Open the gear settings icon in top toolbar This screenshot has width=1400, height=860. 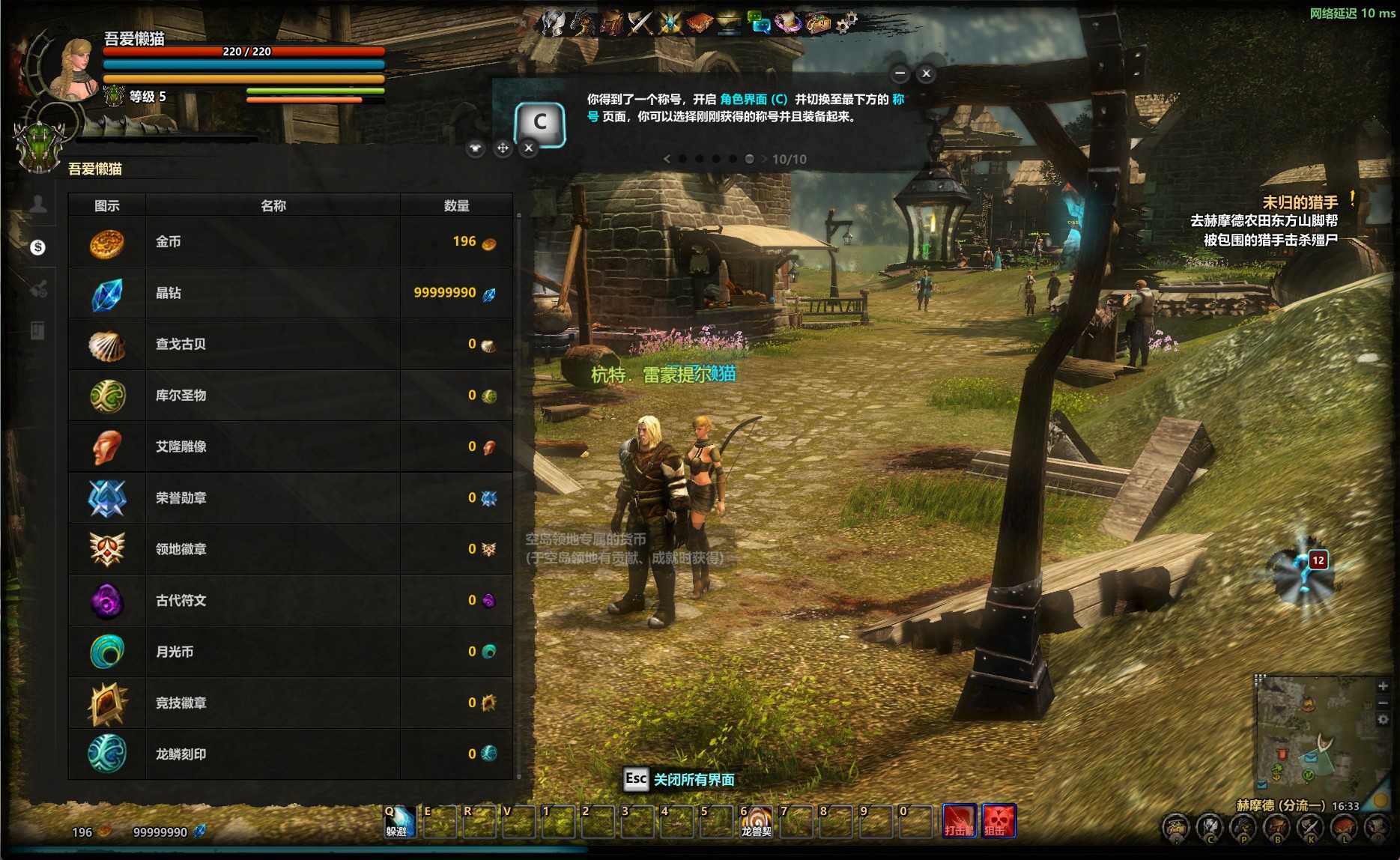[x=846, y=23]
